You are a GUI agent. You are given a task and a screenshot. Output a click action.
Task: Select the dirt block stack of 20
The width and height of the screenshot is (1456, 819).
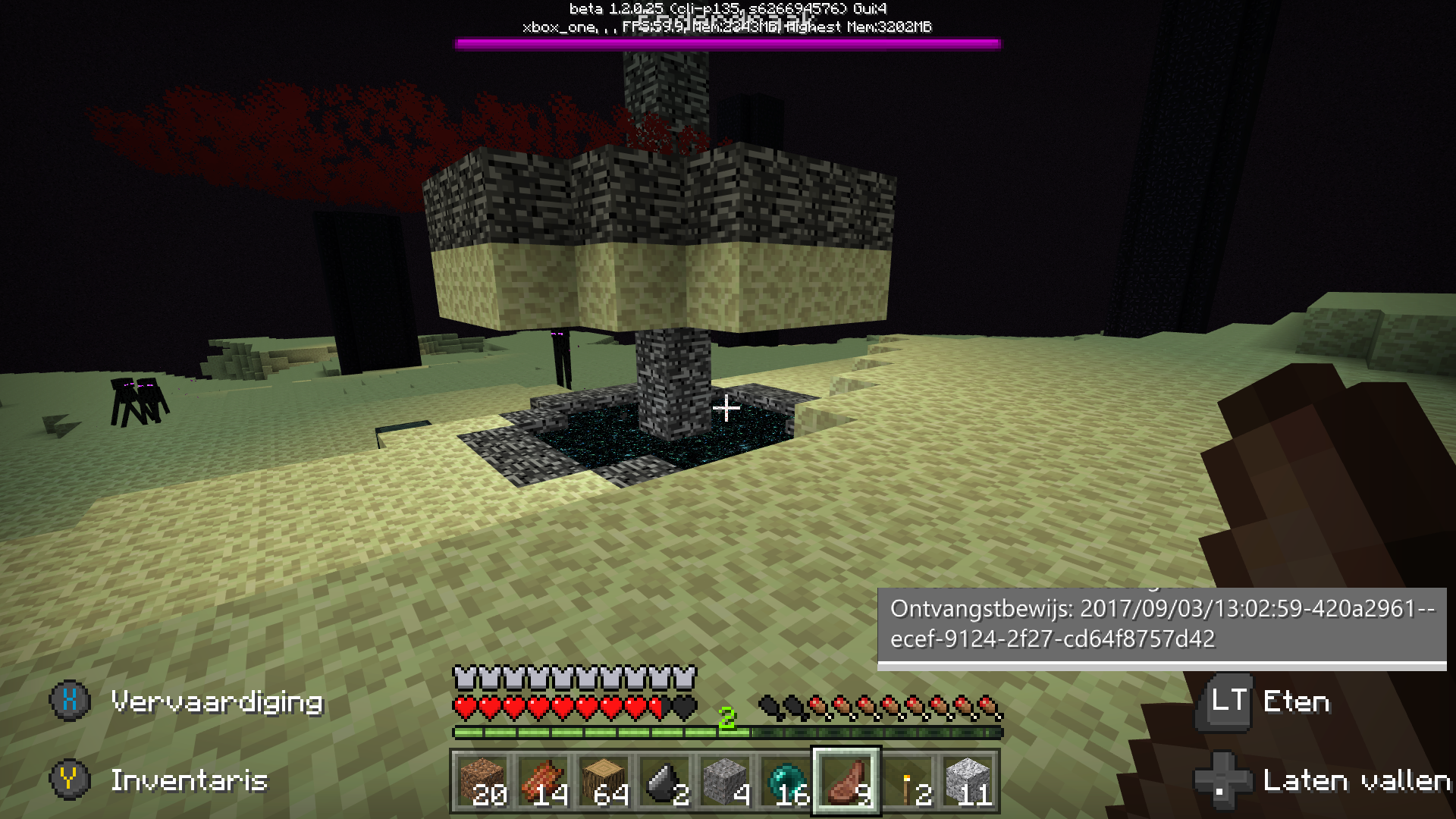[x=483, y=781]
